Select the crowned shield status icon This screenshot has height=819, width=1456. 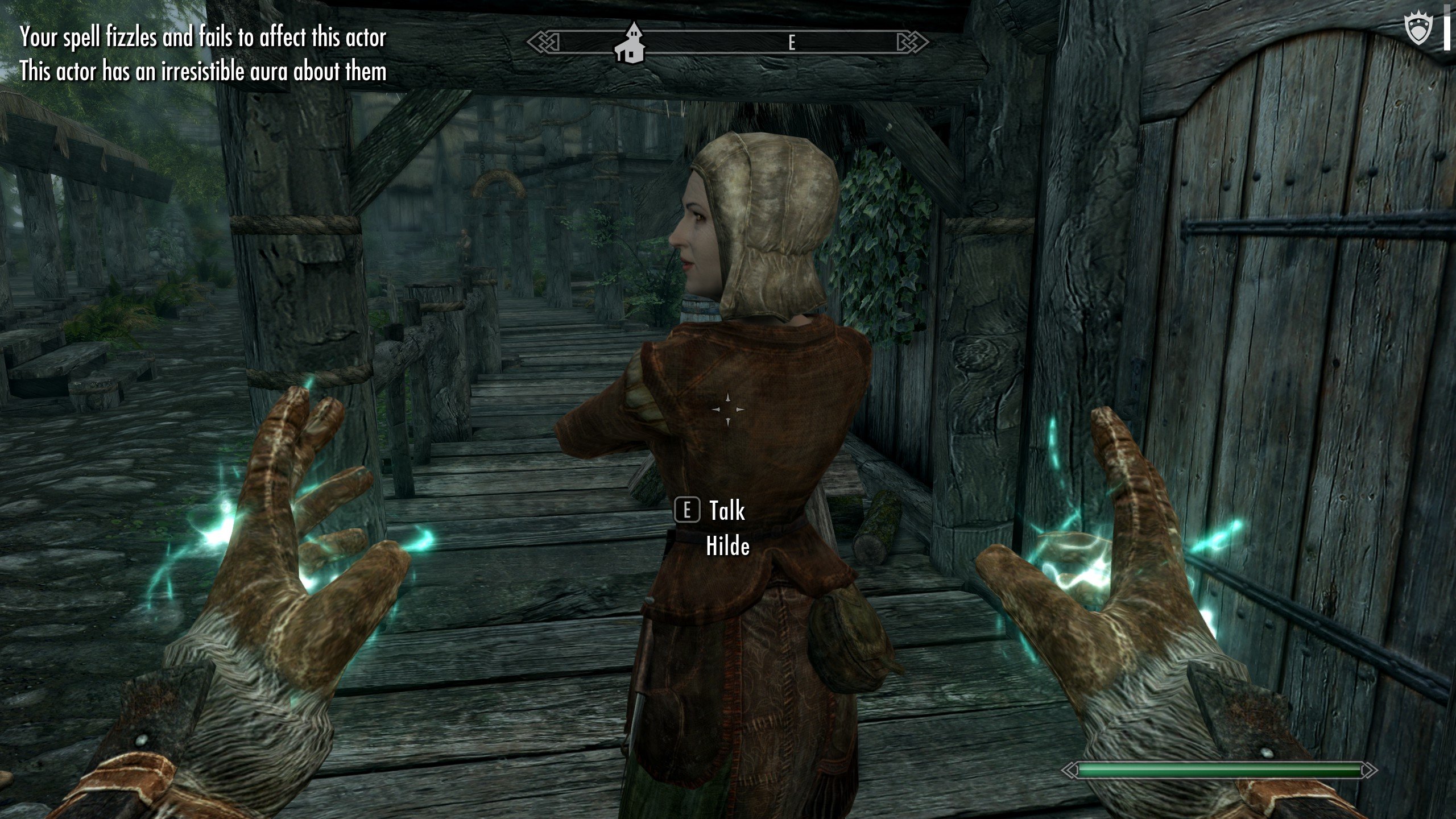click(x=1417, y=30)
